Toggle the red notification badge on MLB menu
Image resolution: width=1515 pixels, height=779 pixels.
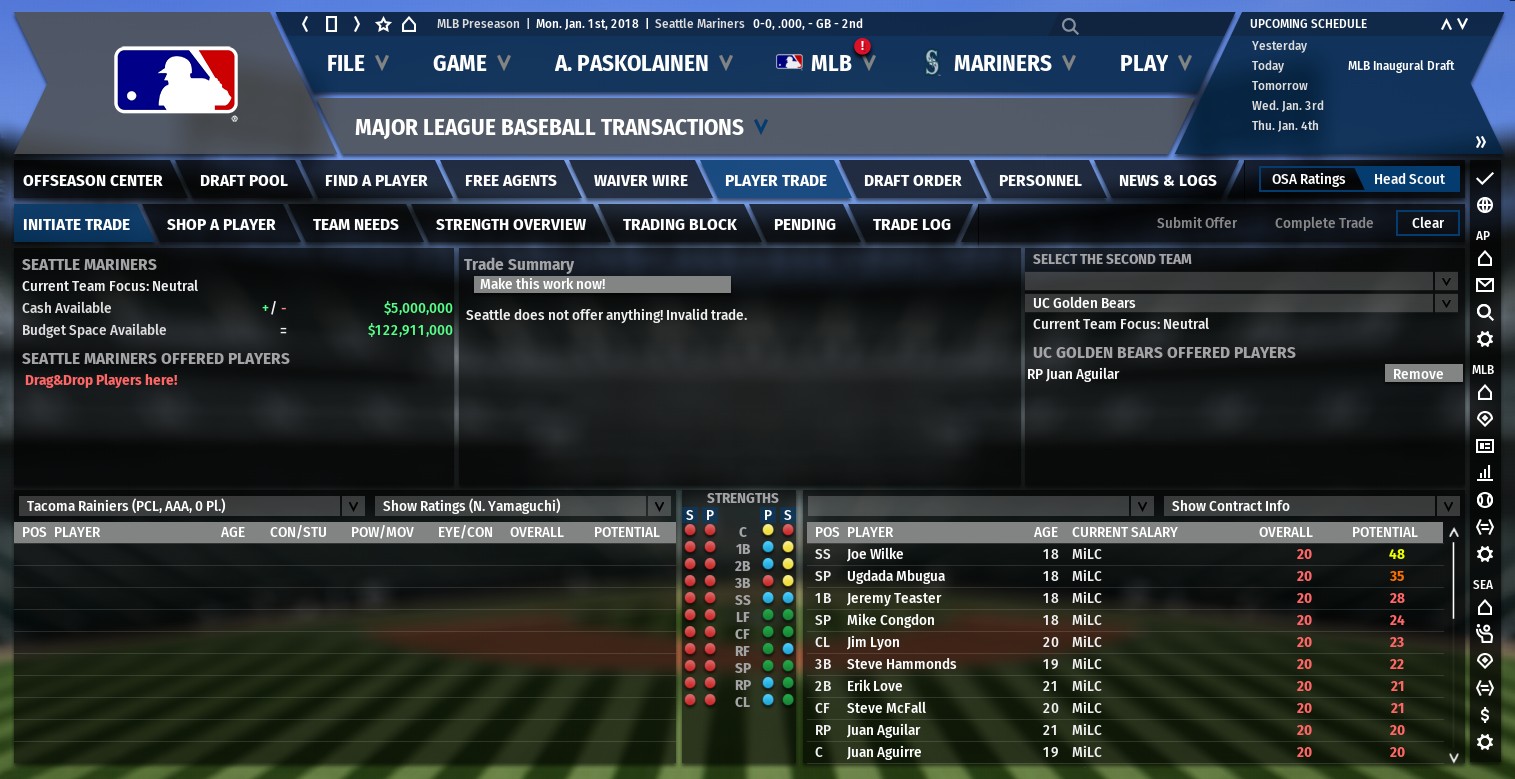861,45
